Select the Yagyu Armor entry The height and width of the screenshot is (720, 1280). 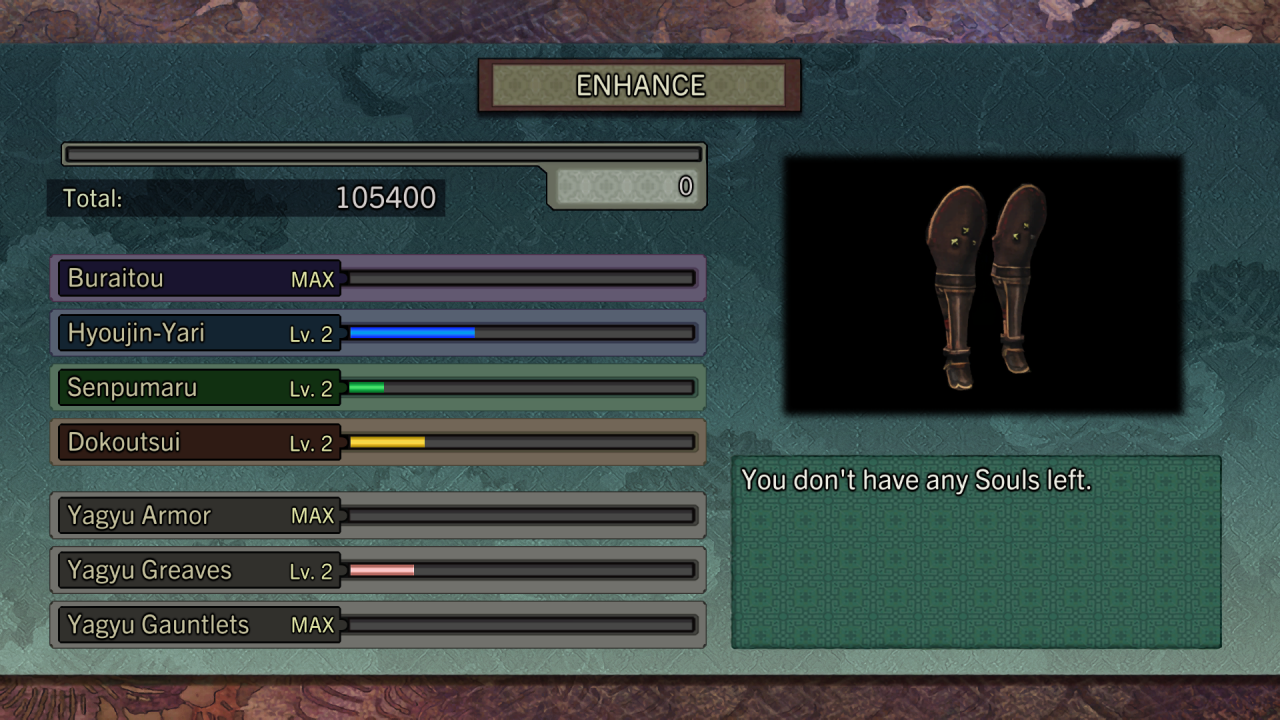(x=378, y=516)
